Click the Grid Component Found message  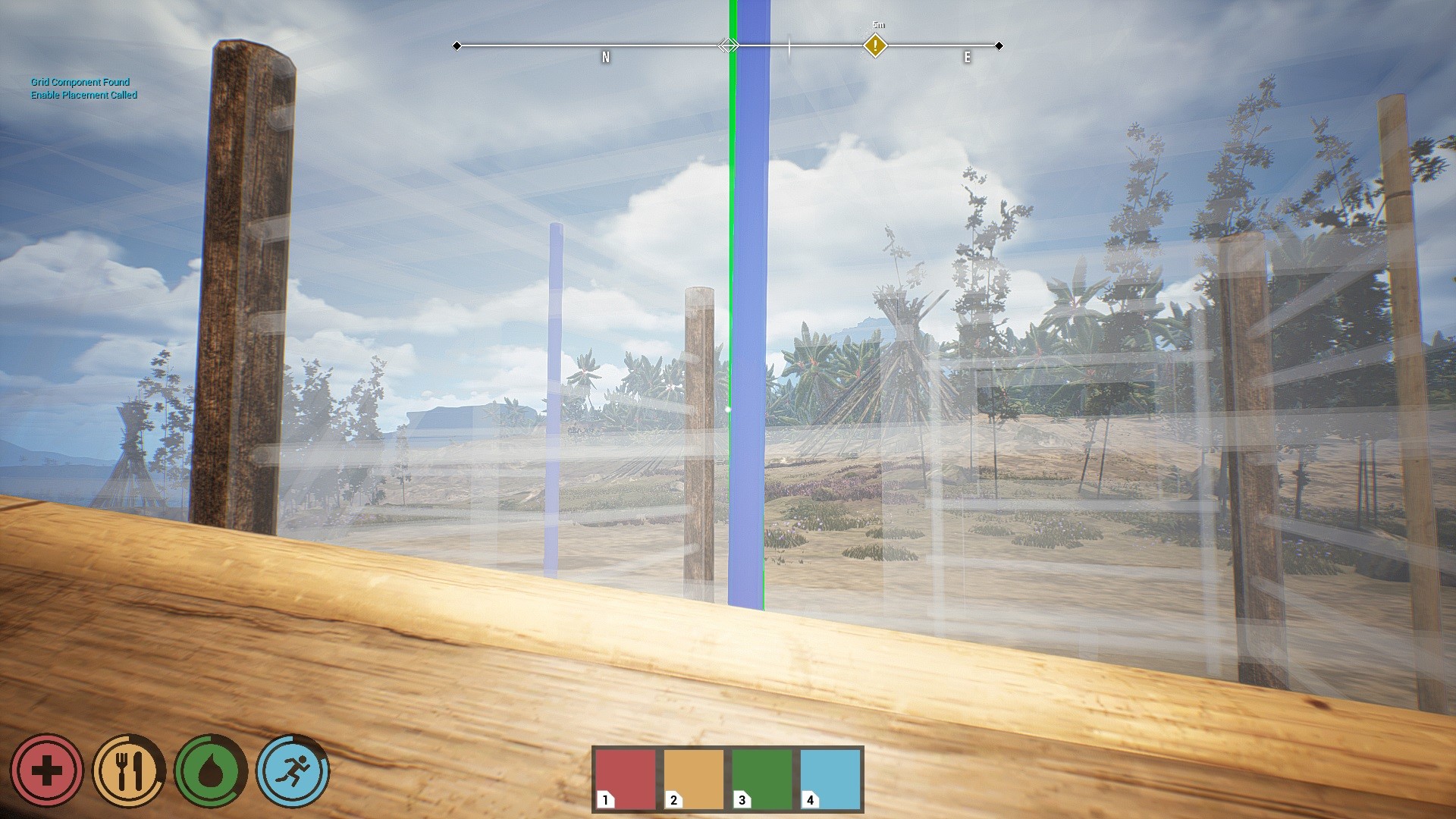pyautogui.click(x=80, y=82)
